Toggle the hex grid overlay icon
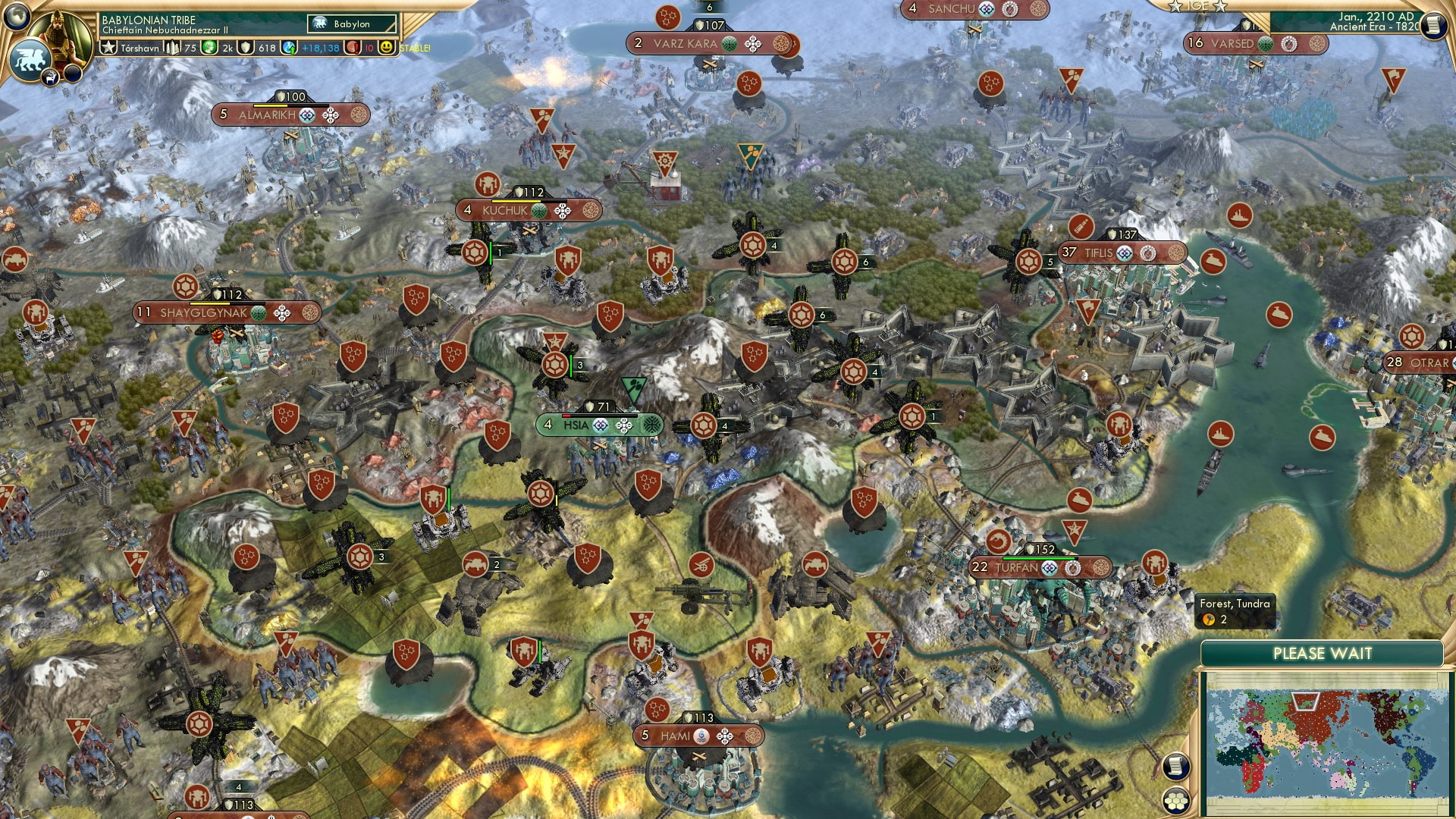 (1176, 802)
